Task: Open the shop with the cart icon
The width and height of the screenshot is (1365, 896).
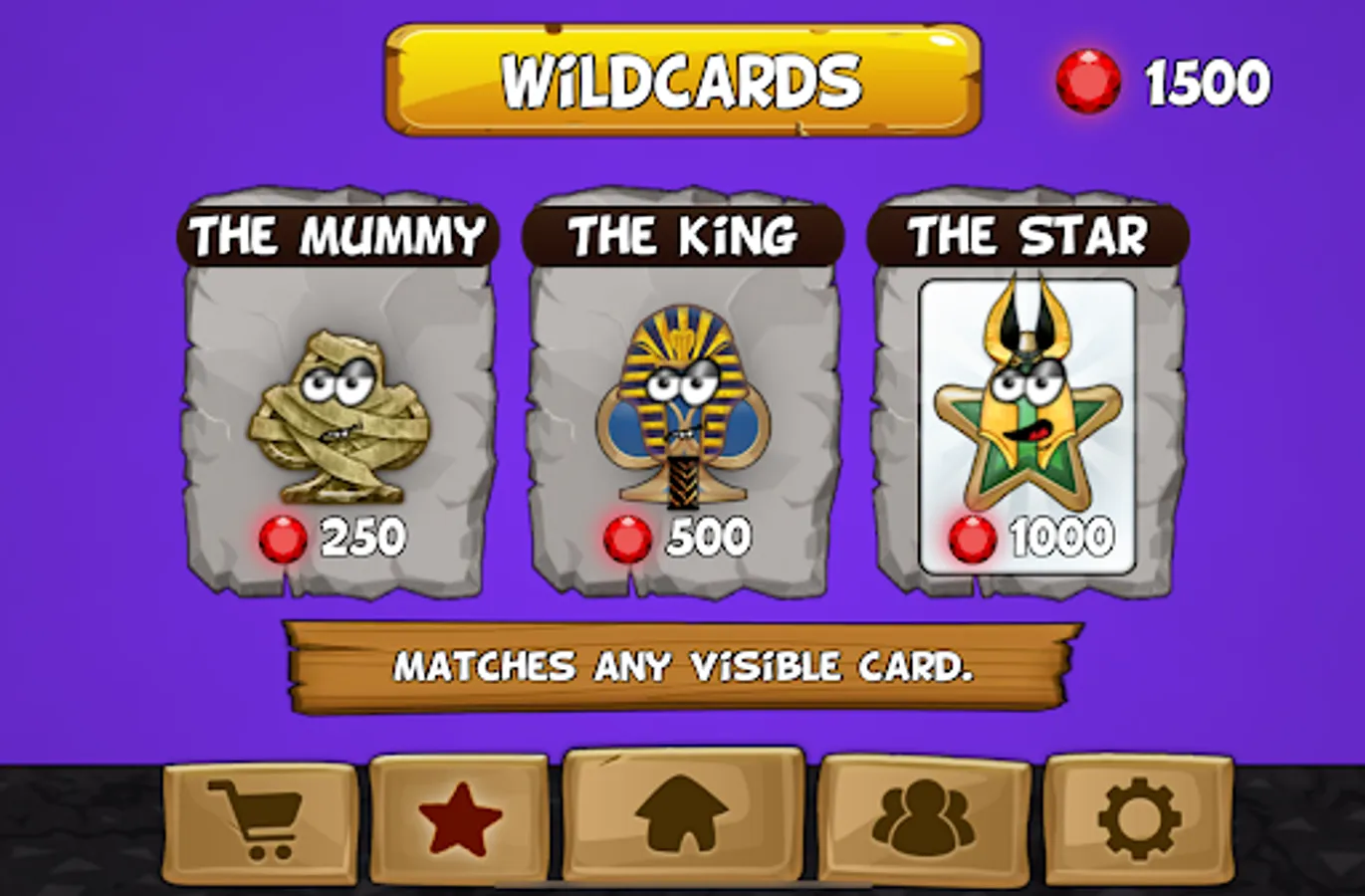Action: [x=256, y=814]
